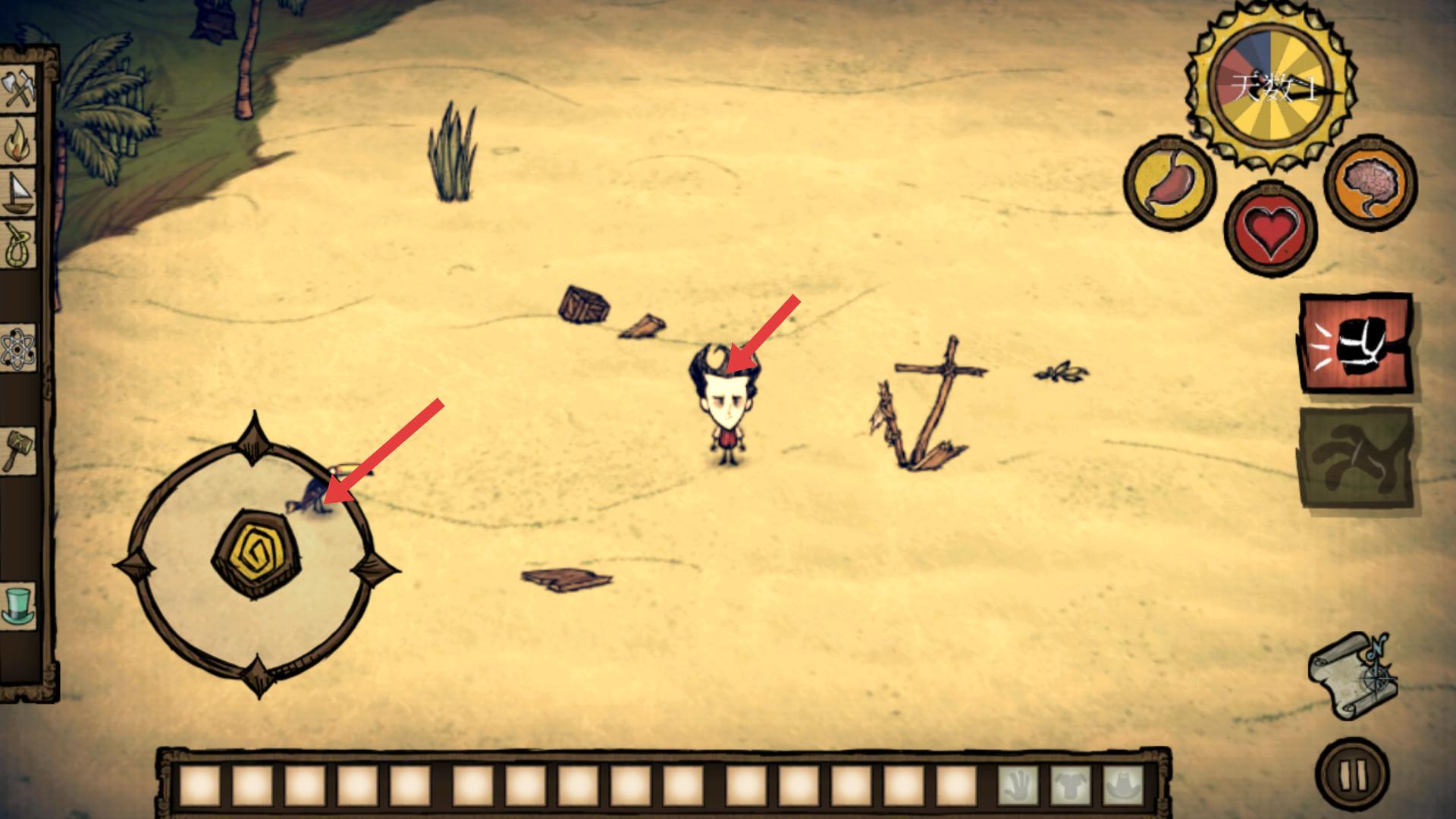Select the sailboat Nautical crafting tab

pyautogui.click(x=19, y=194)
